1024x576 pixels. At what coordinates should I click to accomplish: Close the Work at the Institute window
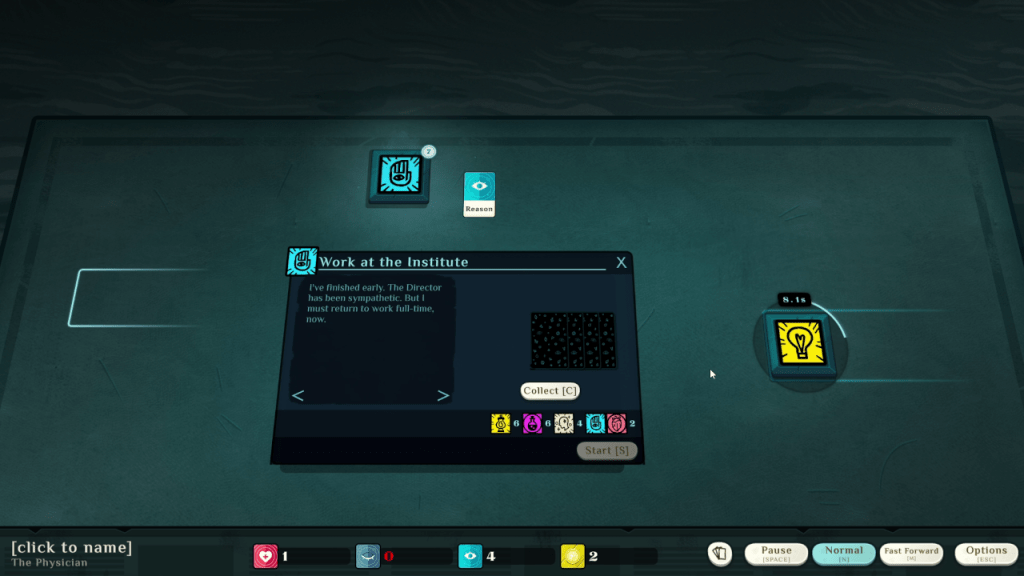click(x=621, y=263)
